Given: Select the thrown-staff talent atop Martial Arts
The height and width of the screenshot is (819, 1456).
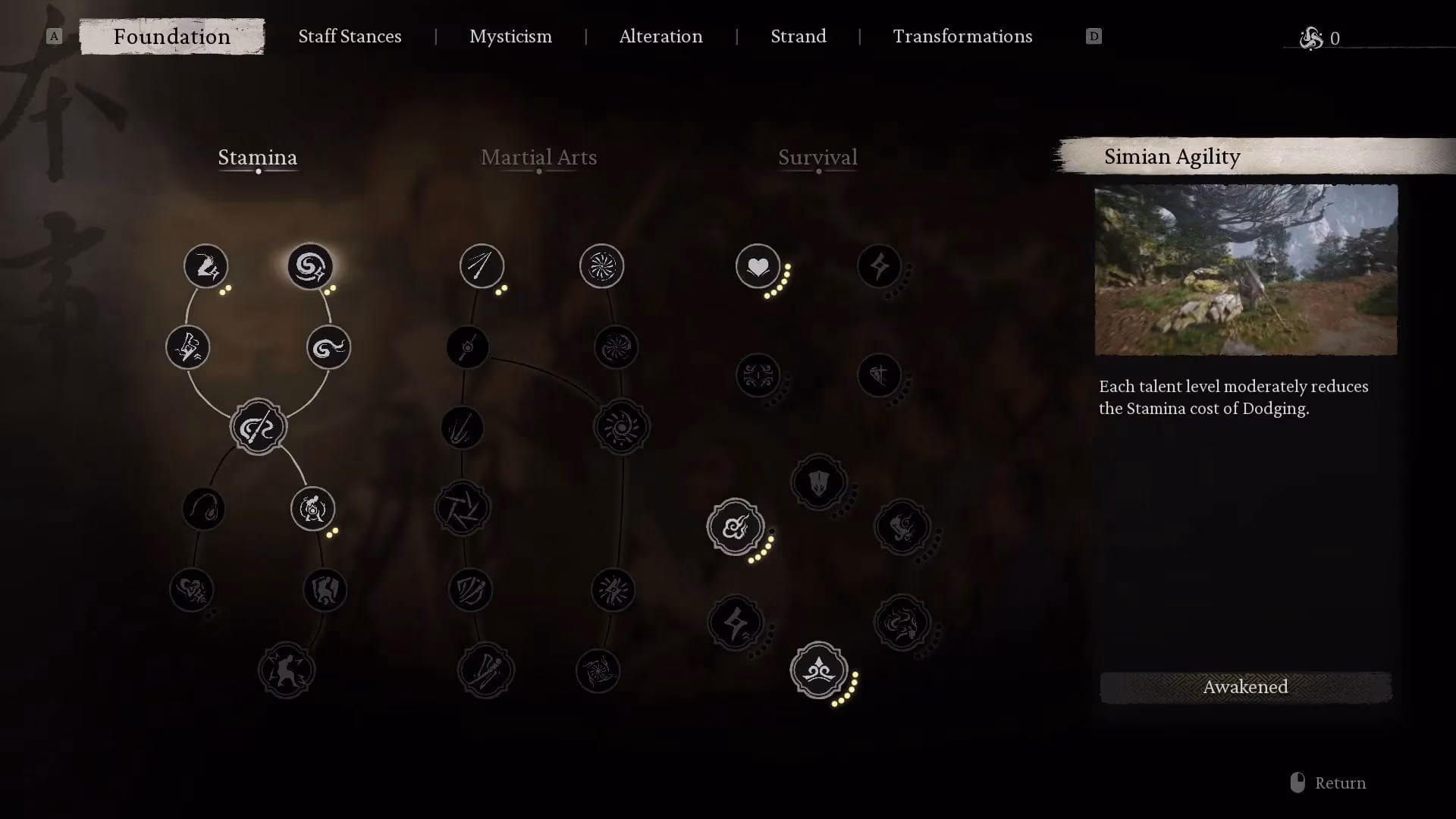Looking at the screenshot, I should [482, 267].
